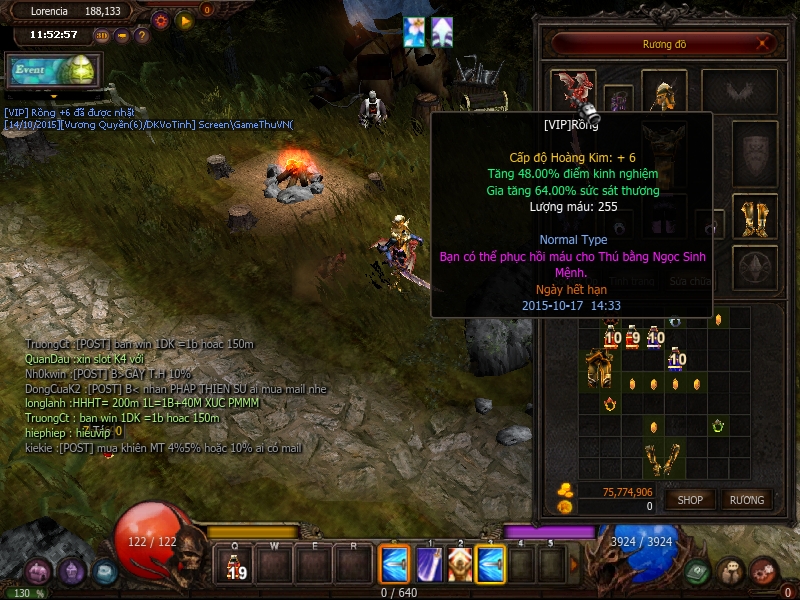Image resolution: width=800 pixels, height=600 pixels.
Task: Toggle the 3D view button
Action: click(102, 36)
